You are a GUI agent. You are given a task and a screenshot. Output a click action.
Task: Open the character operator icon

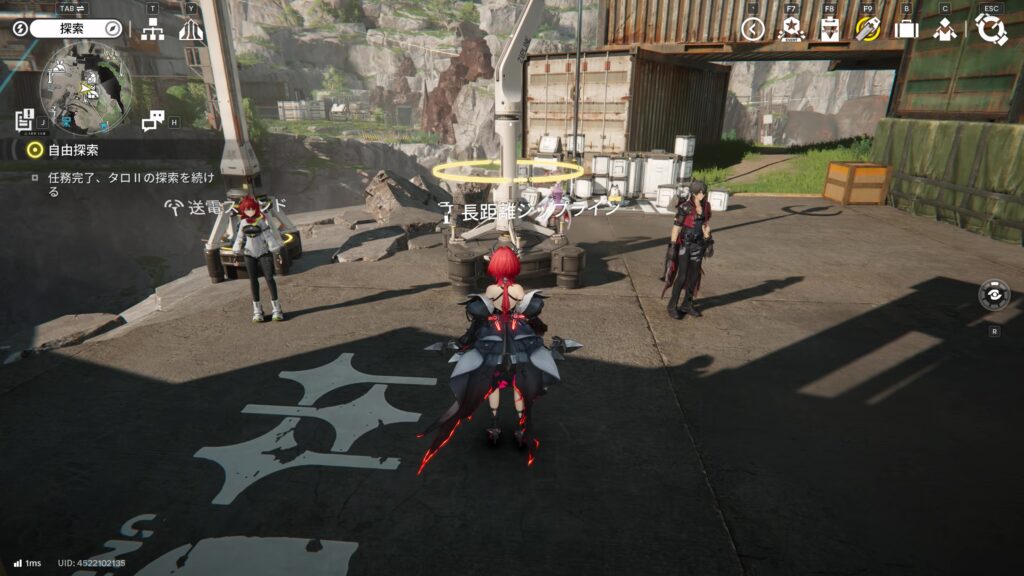945,29
